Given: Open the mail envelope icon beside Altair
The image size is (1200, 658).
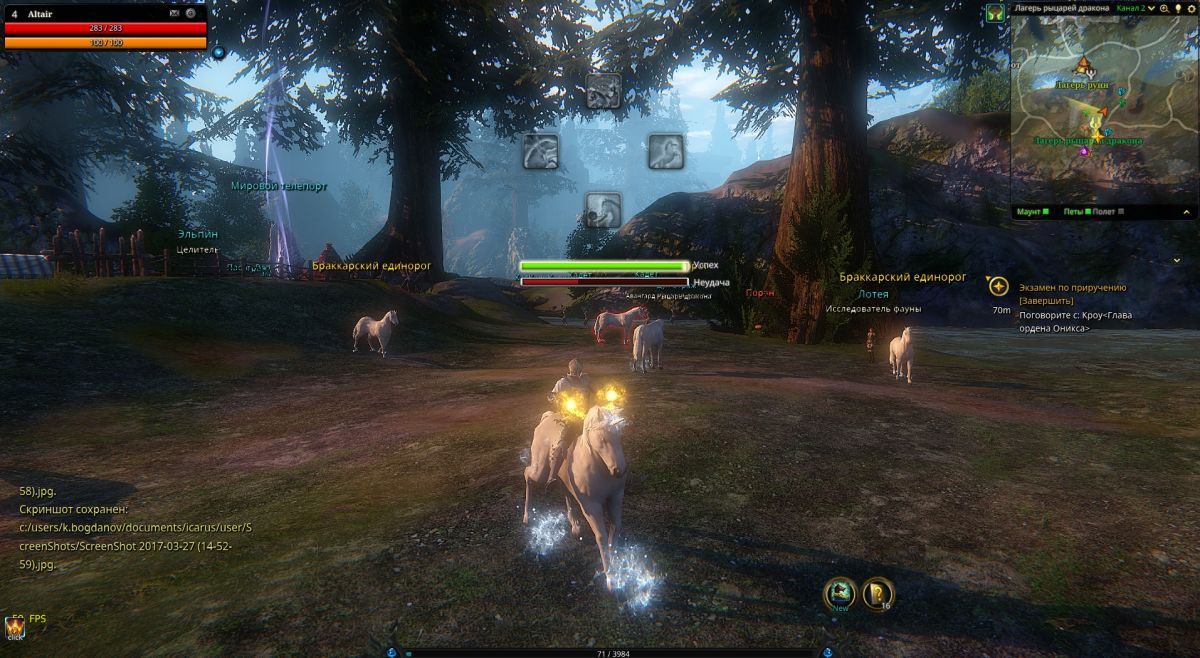Looking at the screenshot, I should [175, 13].
